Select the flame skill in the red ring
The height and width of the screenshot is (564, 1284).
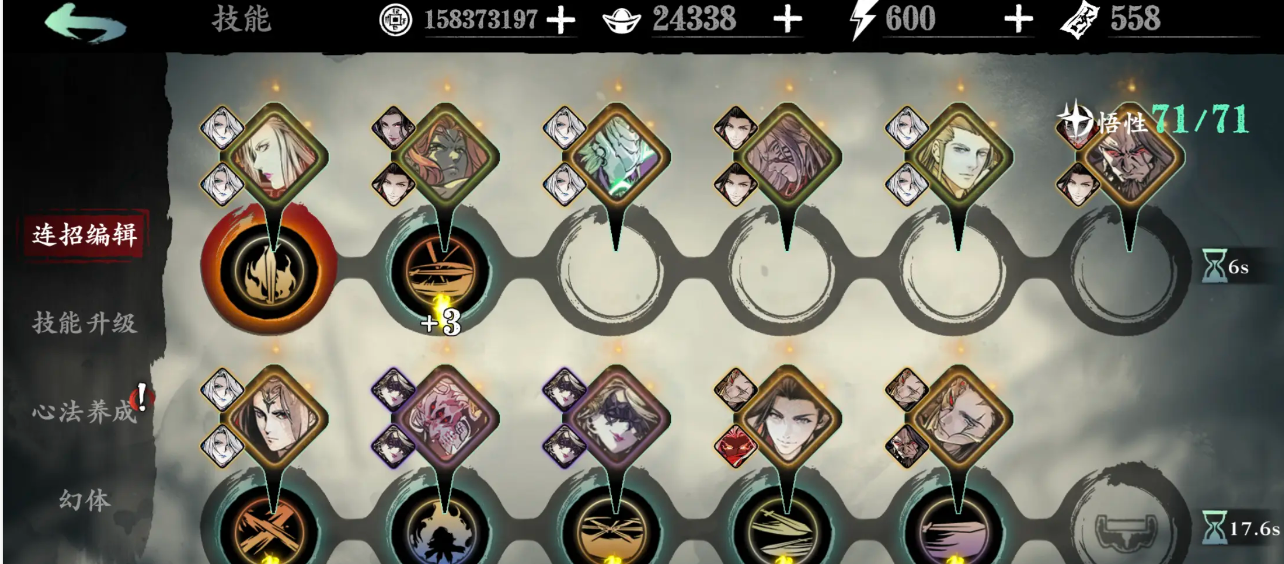click(268, 268)
